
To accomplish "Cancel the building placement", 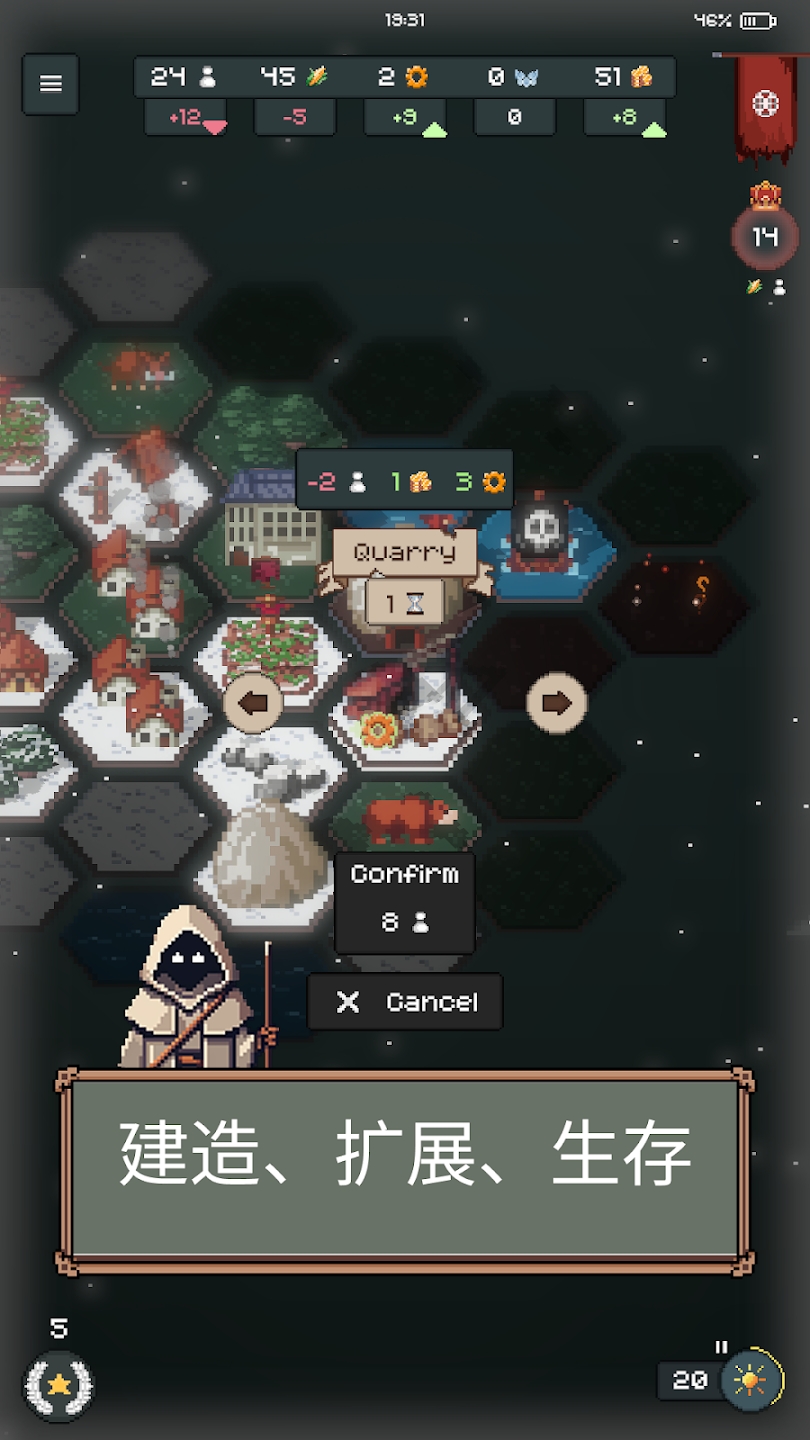I will click(405, 1002).
